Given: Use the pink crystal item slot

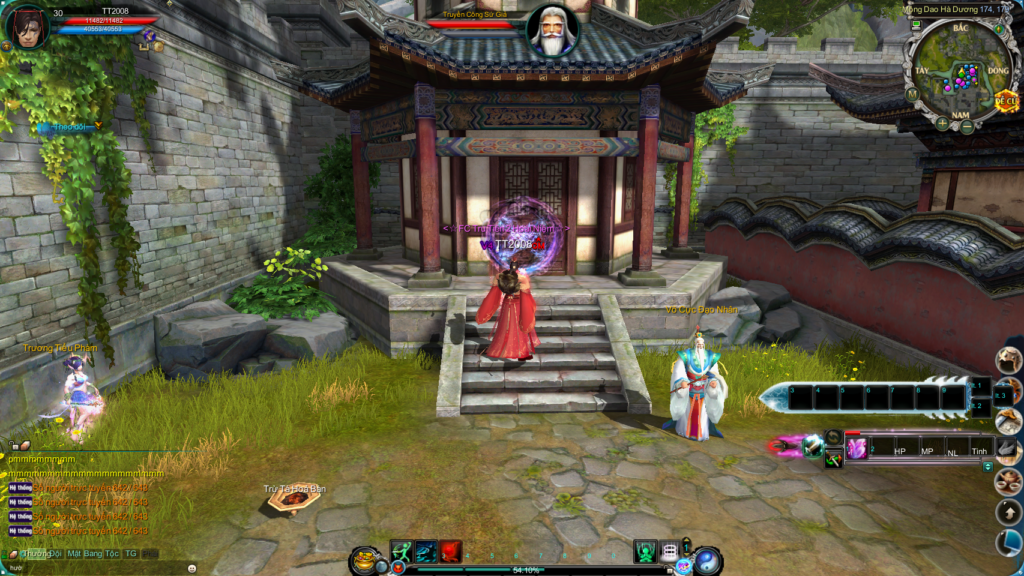Looking at the screenshot, I should 857,449.
